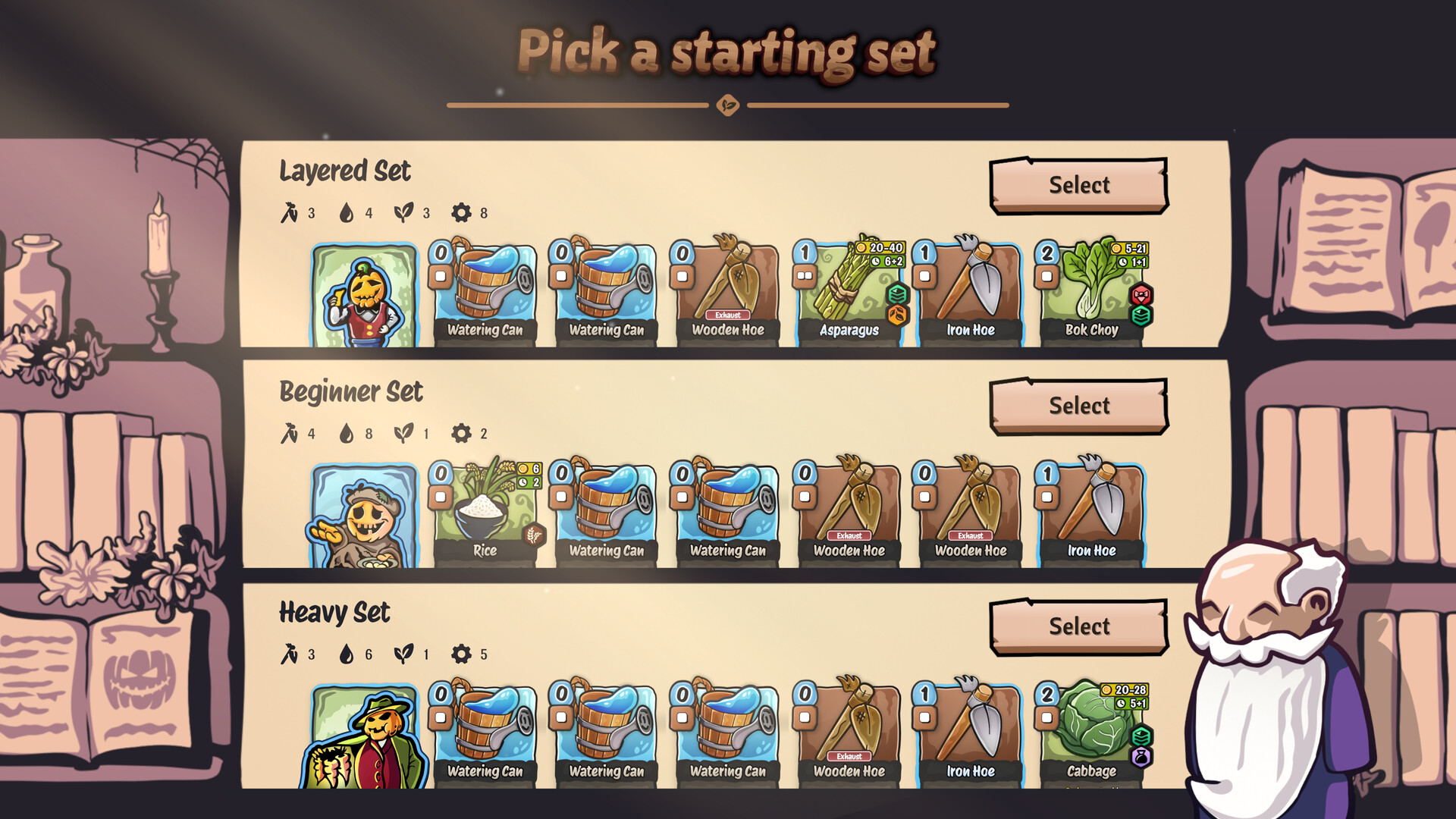Toggle the checkbox on the Rice card

pyautogui.click(x=440, y=498)
